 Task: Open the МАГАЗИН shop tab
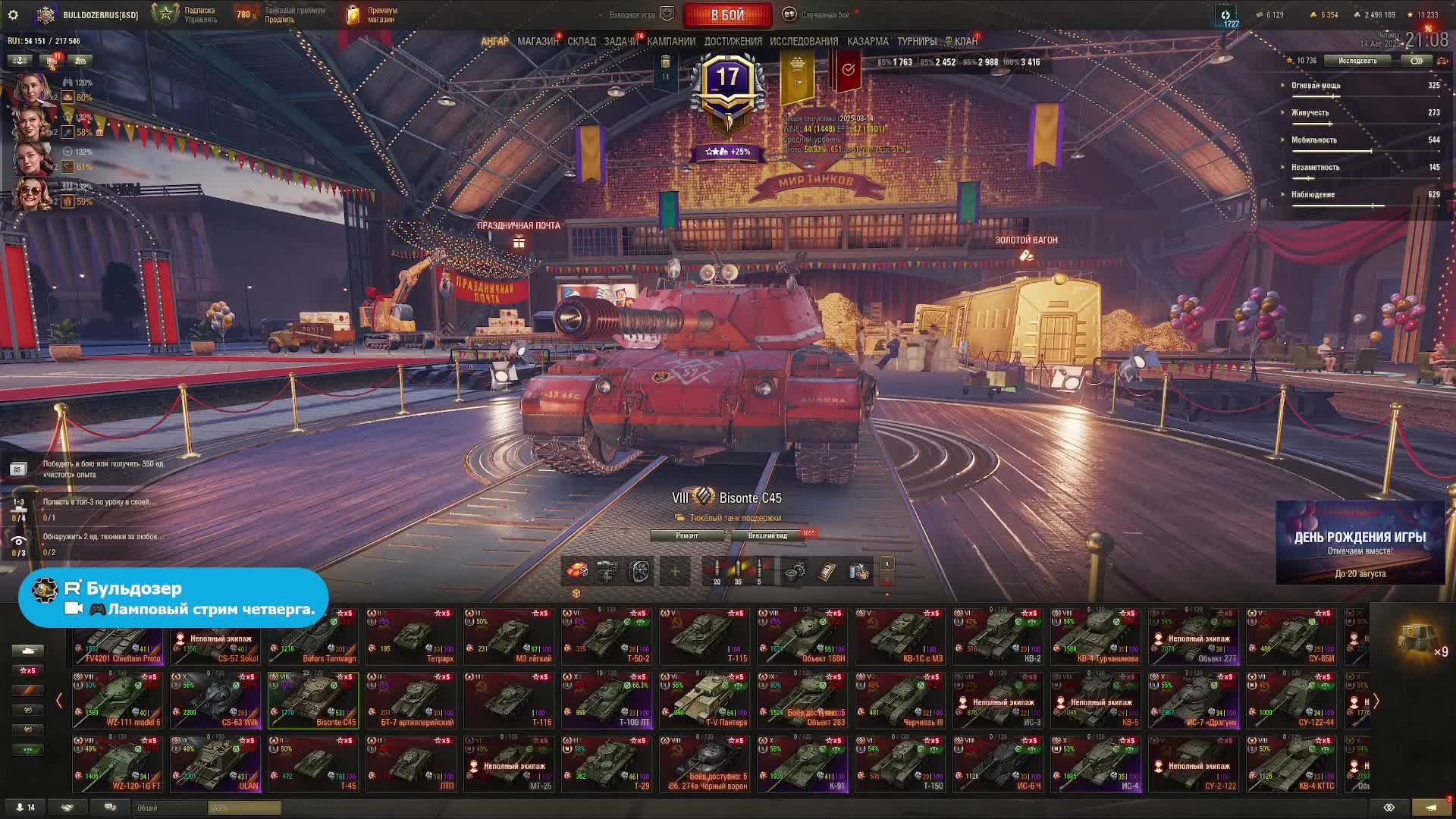538,41
